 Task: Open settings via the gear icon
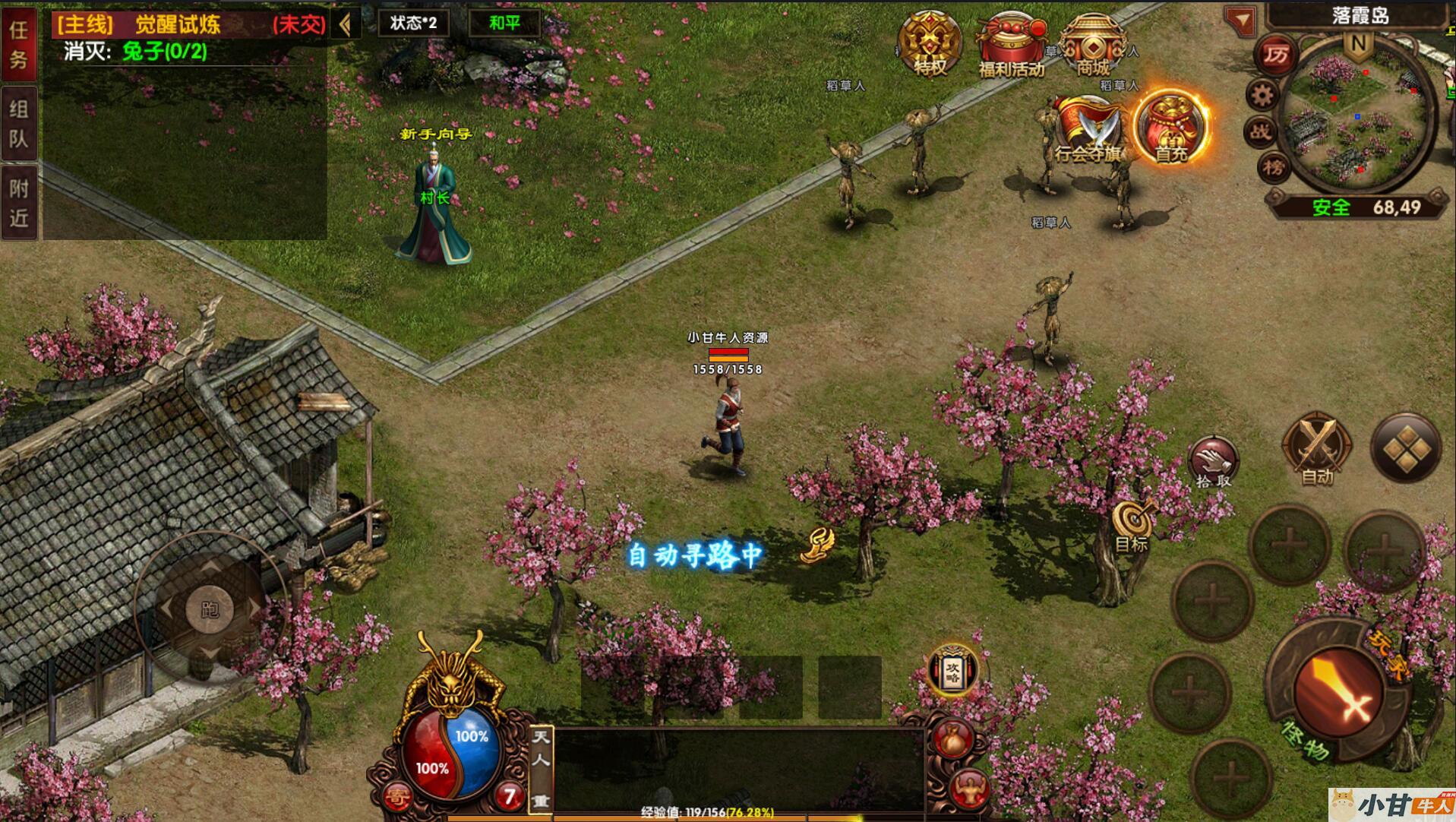(x=1262, y=95)
